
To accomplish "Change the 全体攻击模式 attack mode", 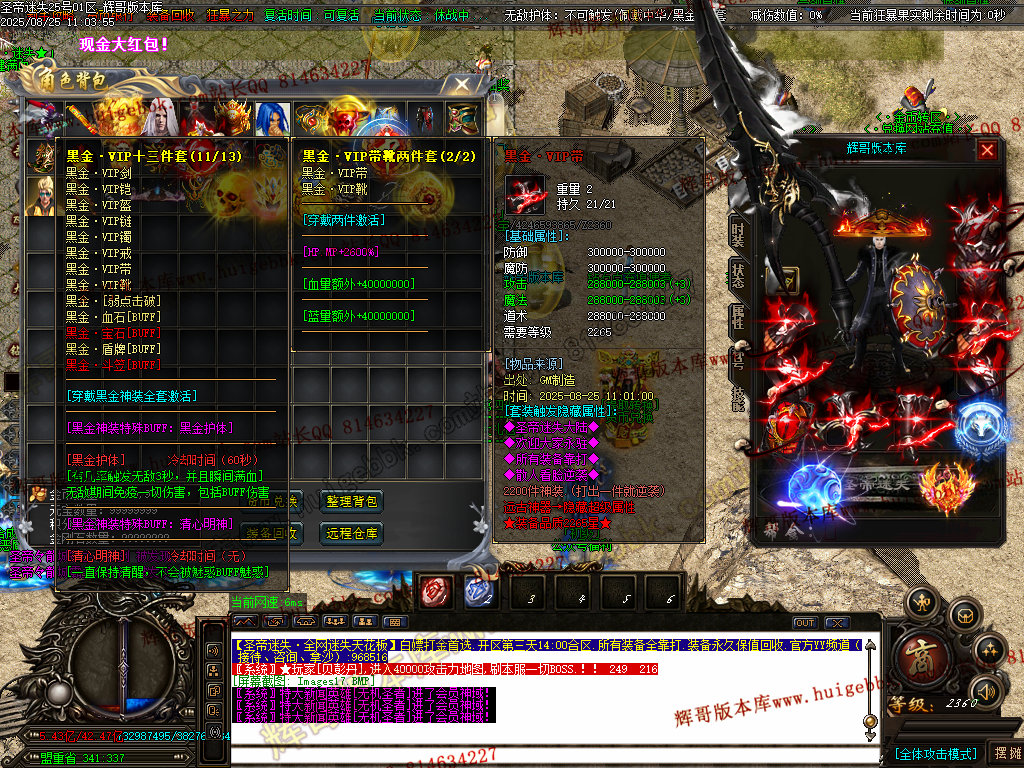I will coord(935,753).
